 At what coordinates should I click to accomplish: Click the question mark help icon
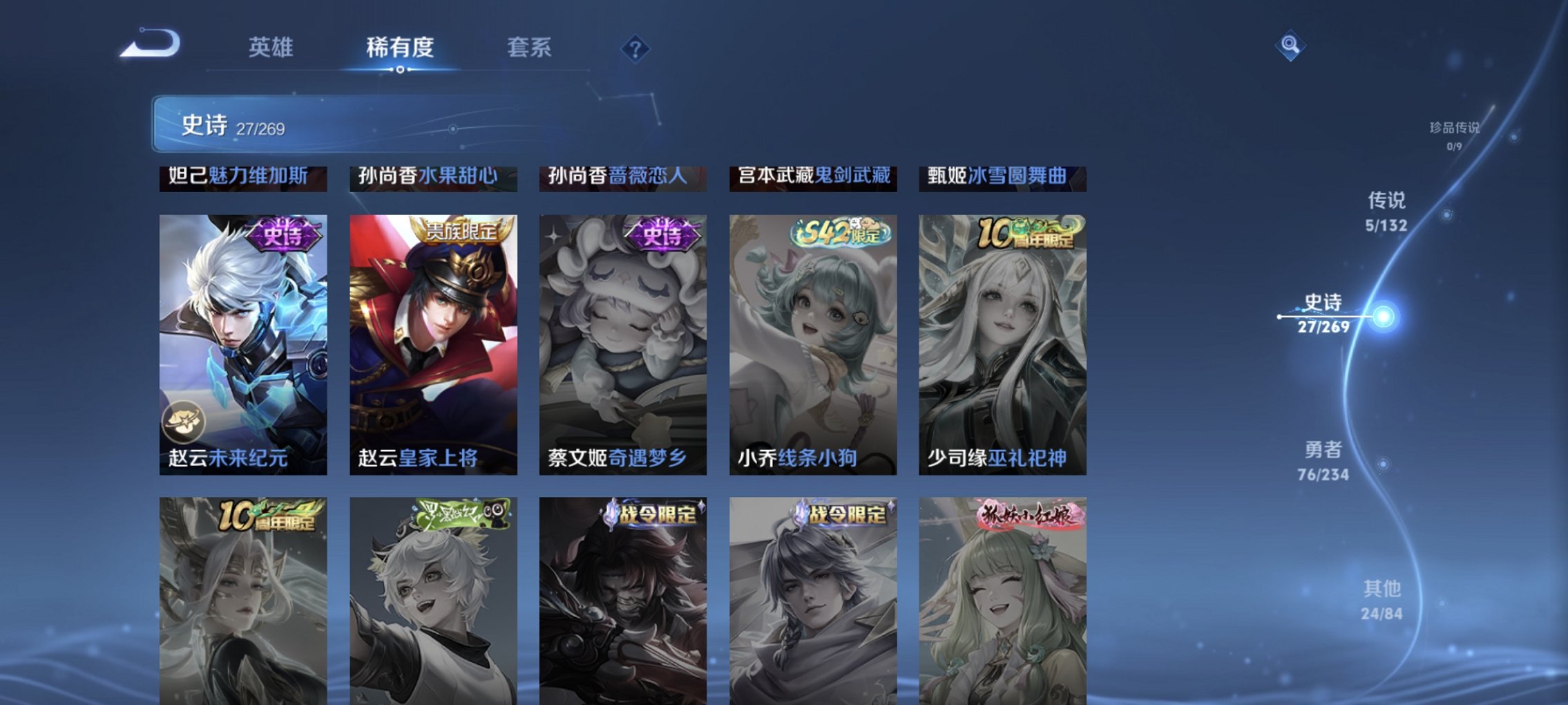point(636,50)
